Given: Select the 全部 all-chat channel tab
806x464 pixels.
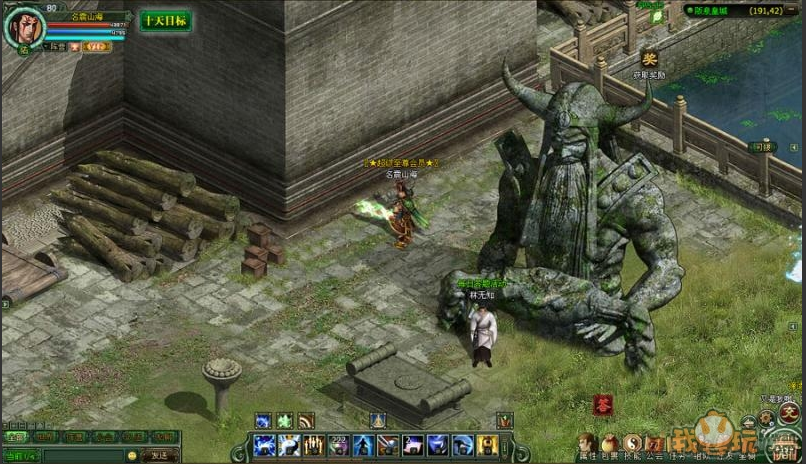Looking at the screenshot, I should [14, 437].
